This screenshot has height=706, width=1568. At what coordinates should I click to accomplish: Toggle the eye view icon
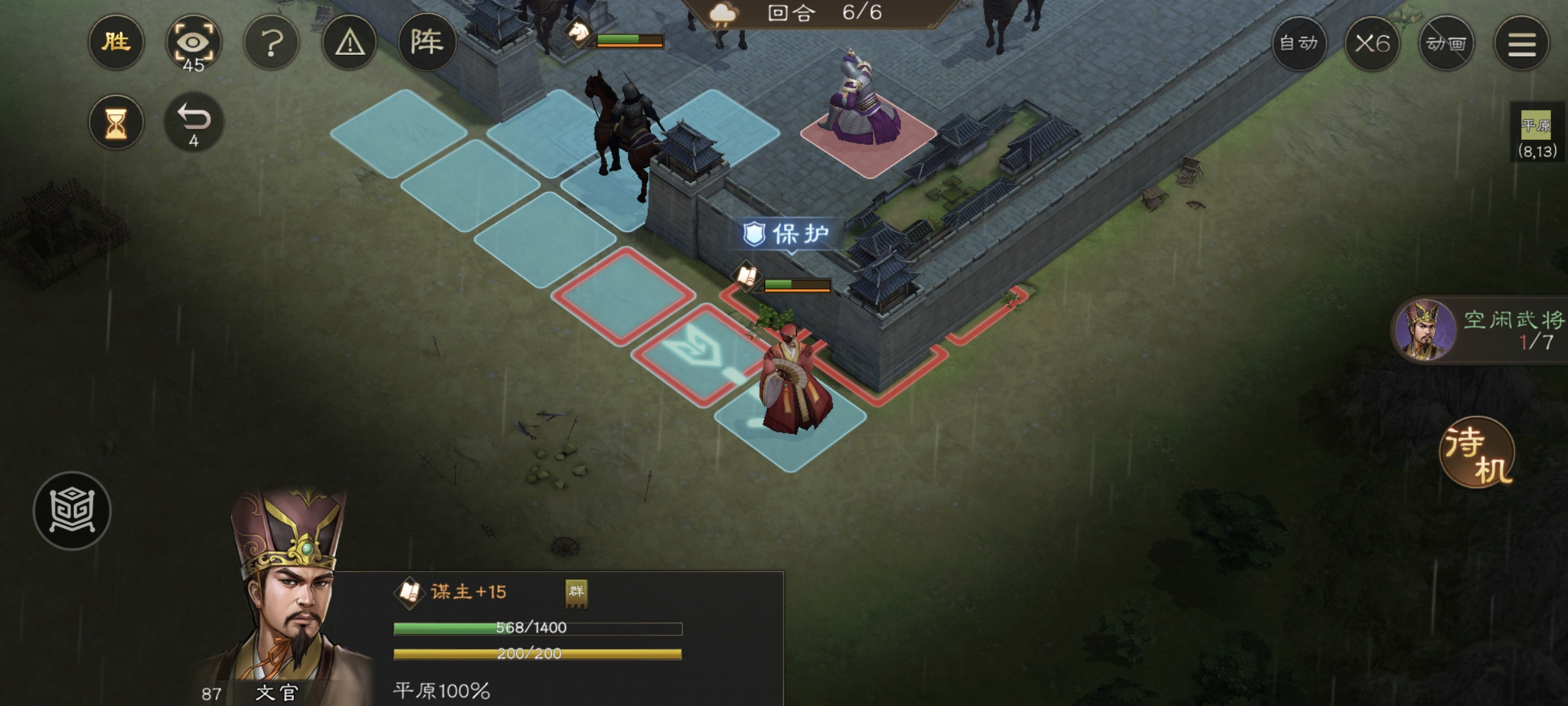click(x=193, y=43)
